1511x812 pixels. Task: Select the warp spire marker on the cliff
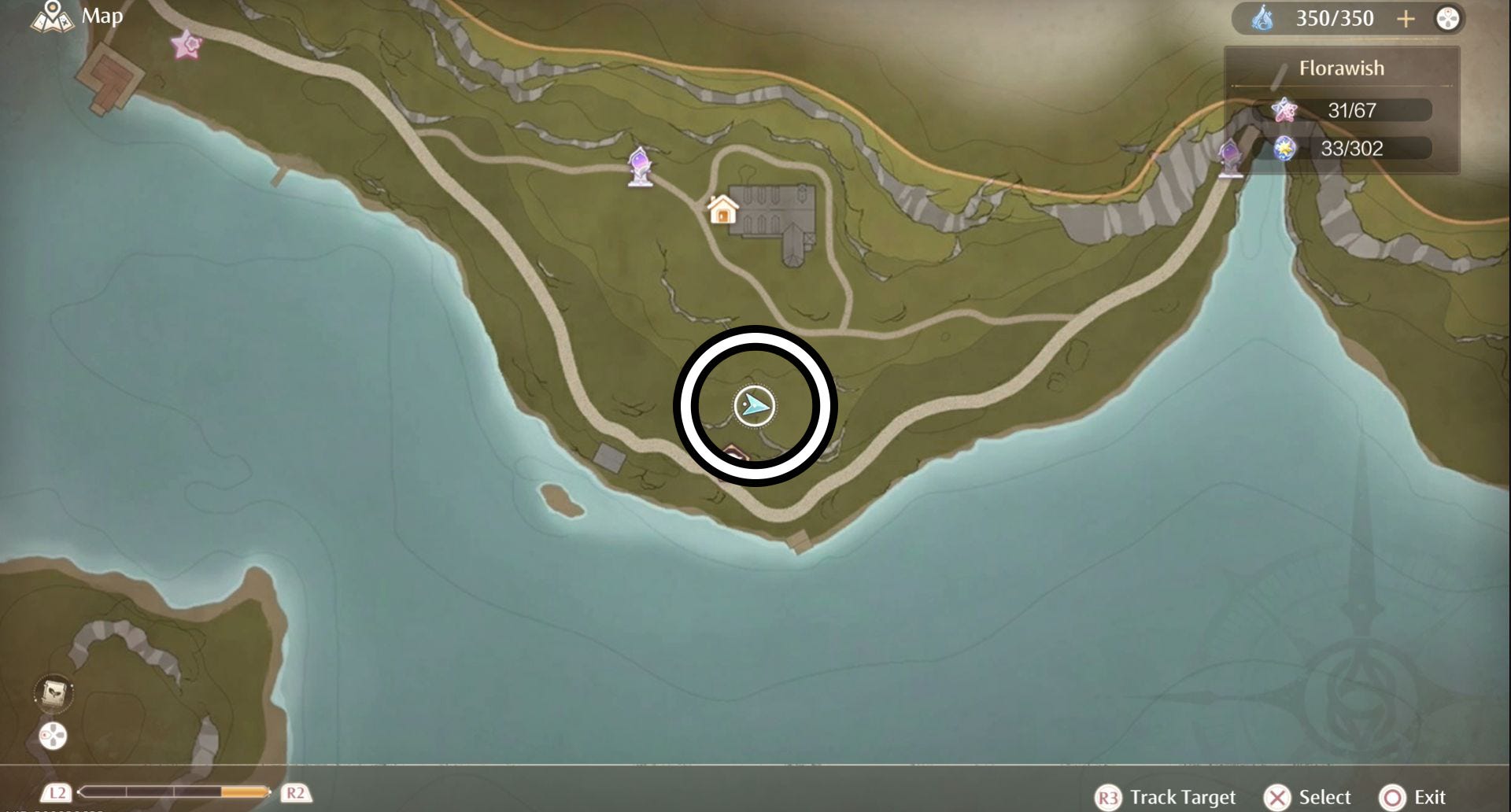pos(1229,157)
